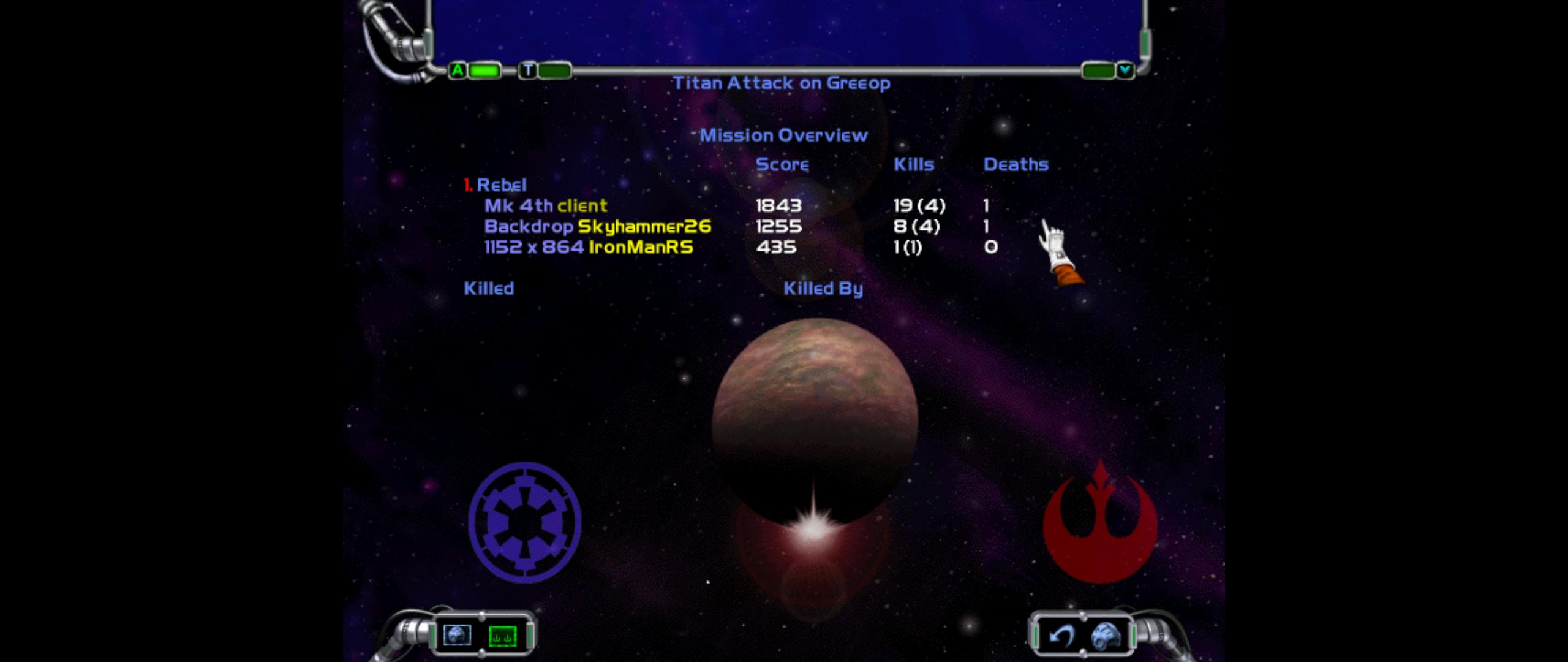Select player row Mk 4th client

coord(546,205)
